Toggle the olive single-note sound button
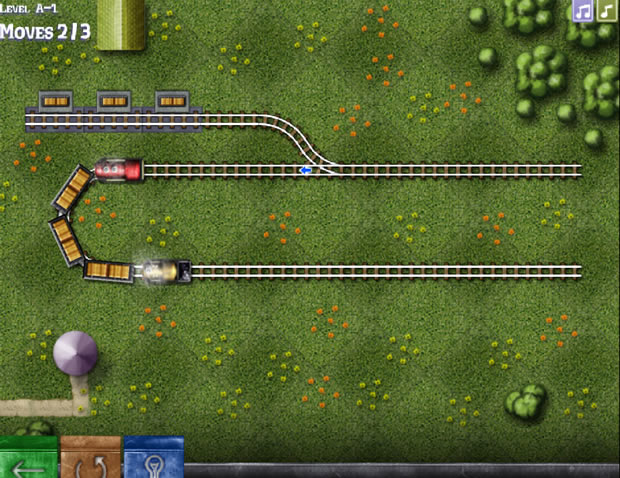Image resolution: width=620 pixels, height=478 pixels. pos(606,11)
